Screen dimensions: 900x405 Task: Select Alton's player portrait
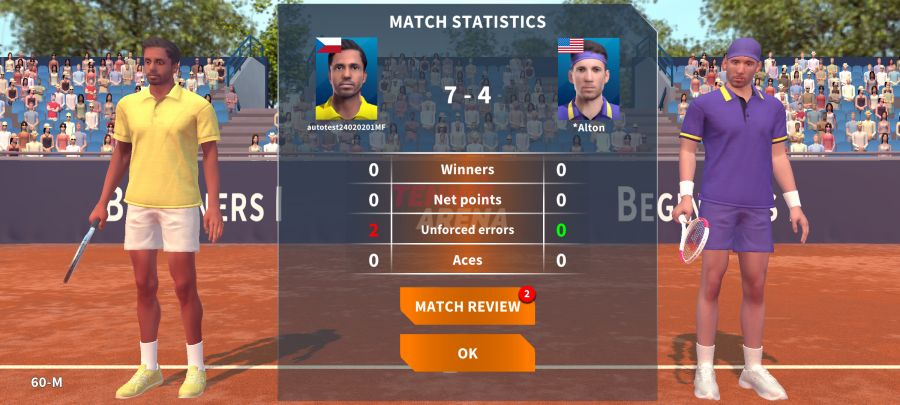tap(588, 80)
